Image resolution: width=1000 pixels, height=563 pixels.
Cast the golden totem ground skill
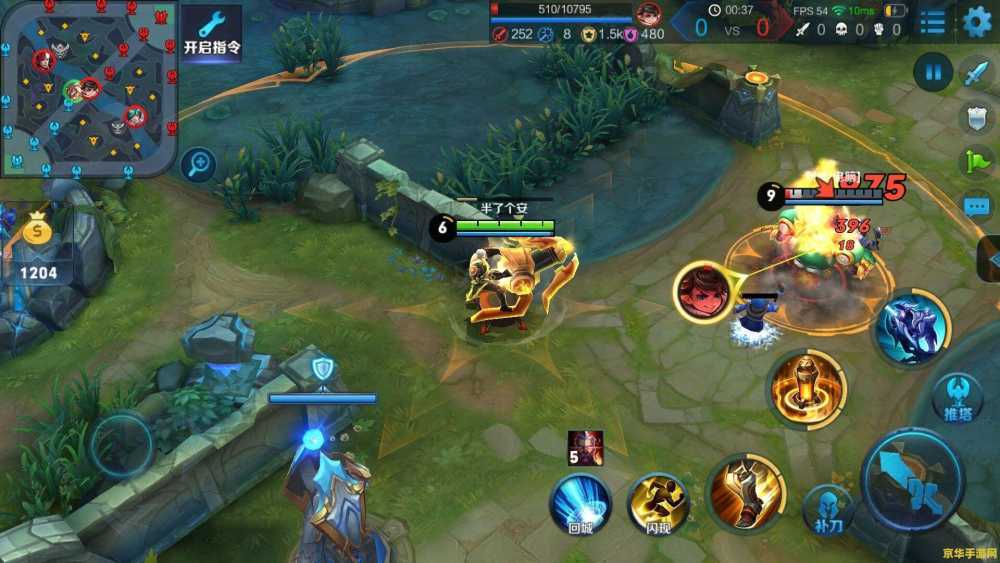pyautogui.click(x=806, y=389)
